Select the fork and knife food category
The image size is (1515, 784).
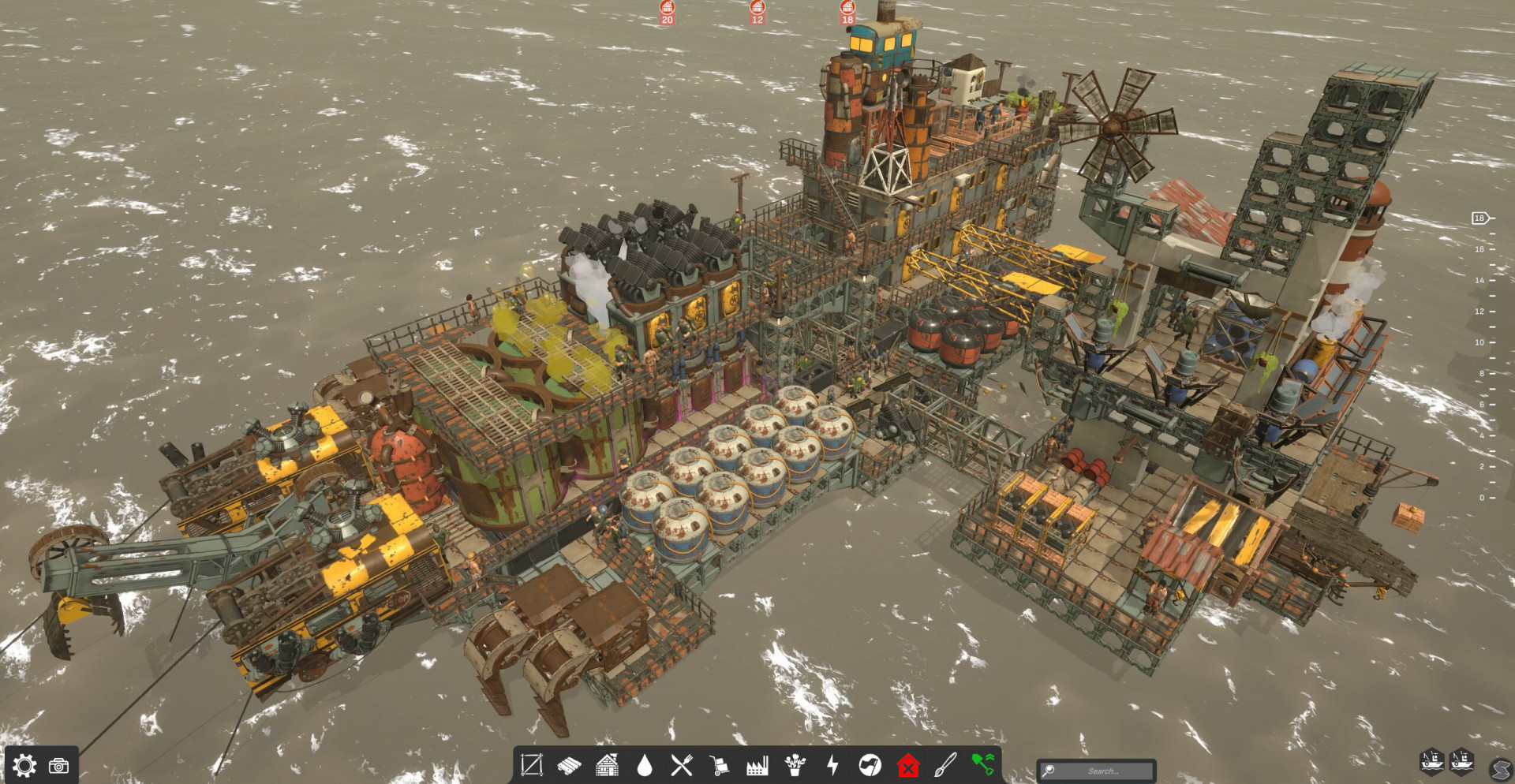tap(682, 764)
